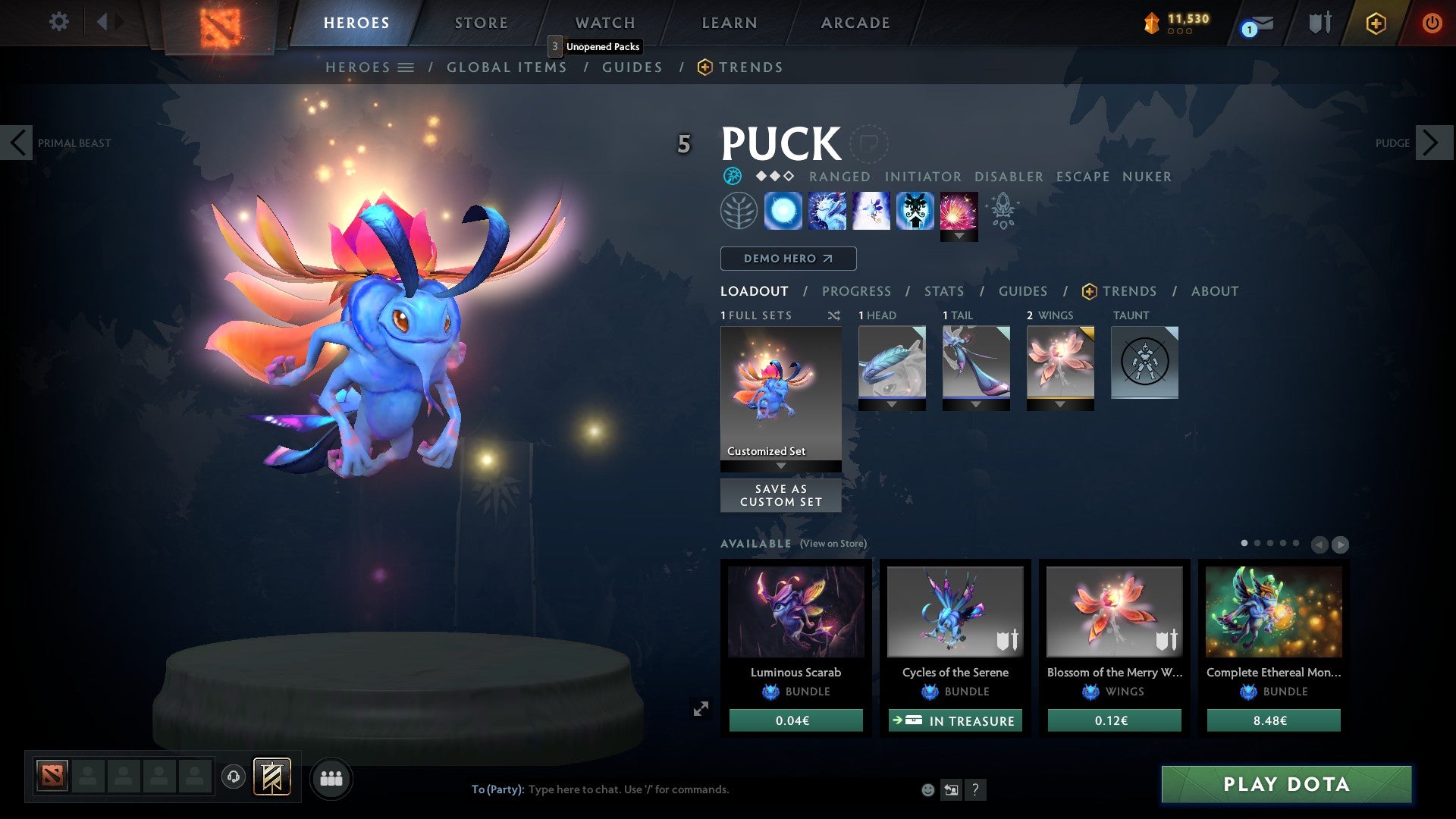Open the chat help question mark icon

coord(975,790)
